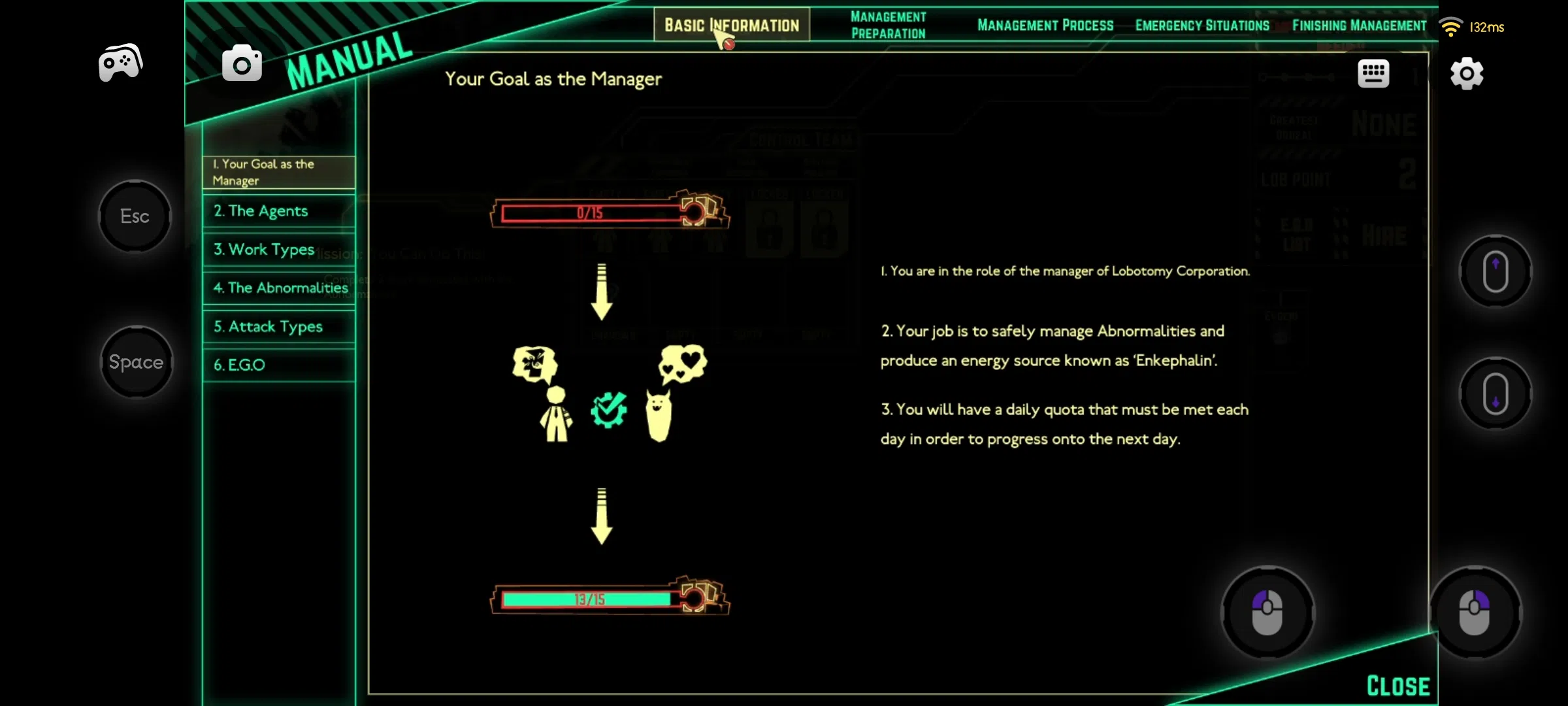This screenshot has width=1568, height=706.
Task: Open the on-screen keyboard
Action: click(1374, 73)
